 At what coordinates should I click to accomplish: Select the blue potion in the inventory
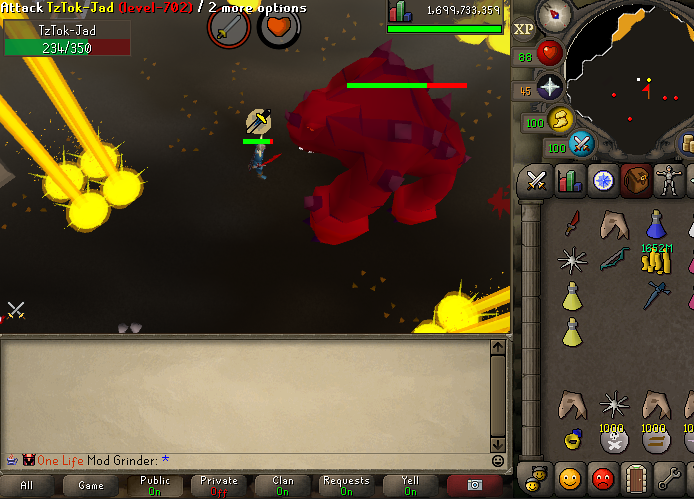point(656,224)
